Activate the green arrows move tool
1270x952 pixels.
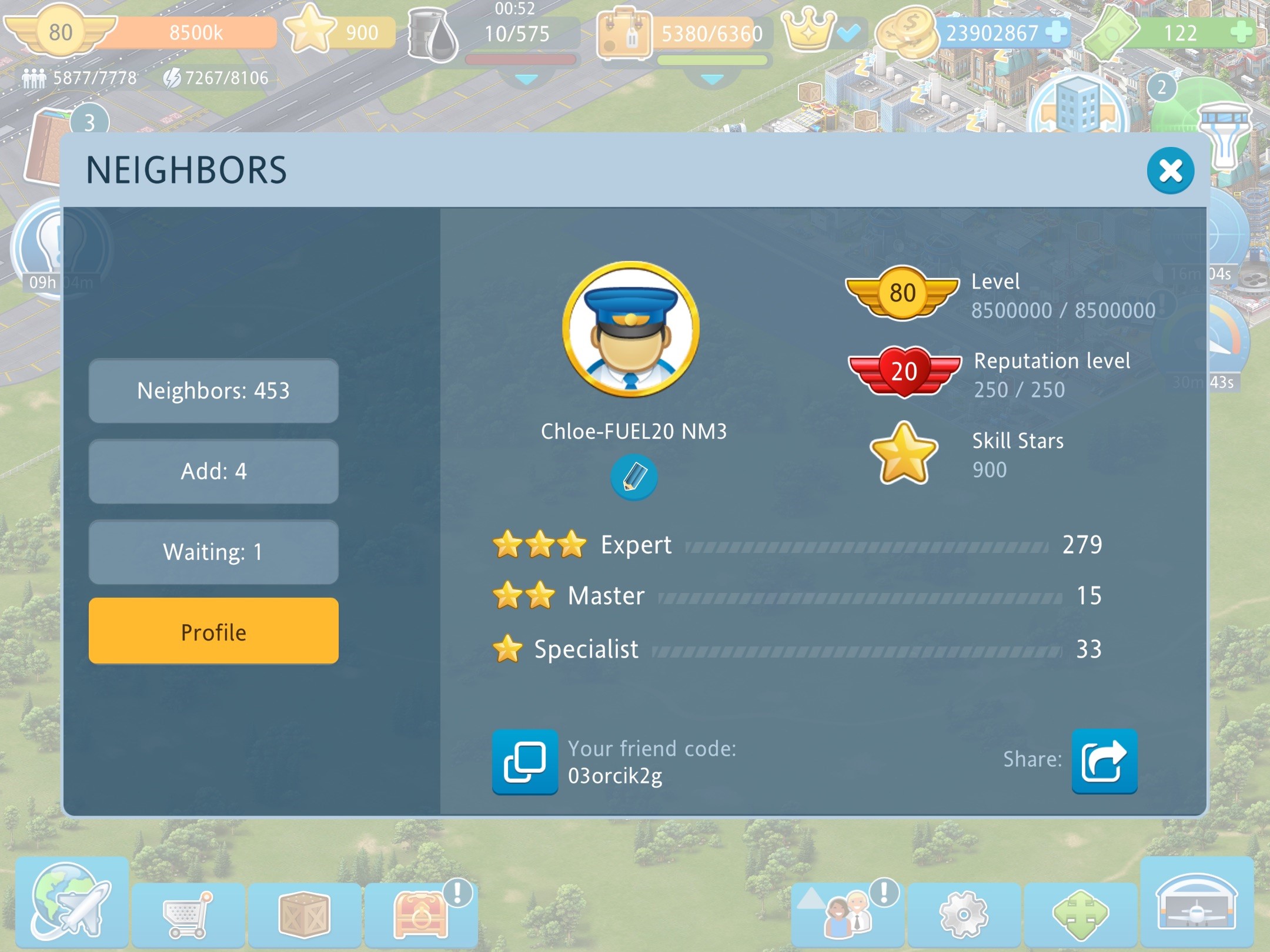click(1080, 915)
